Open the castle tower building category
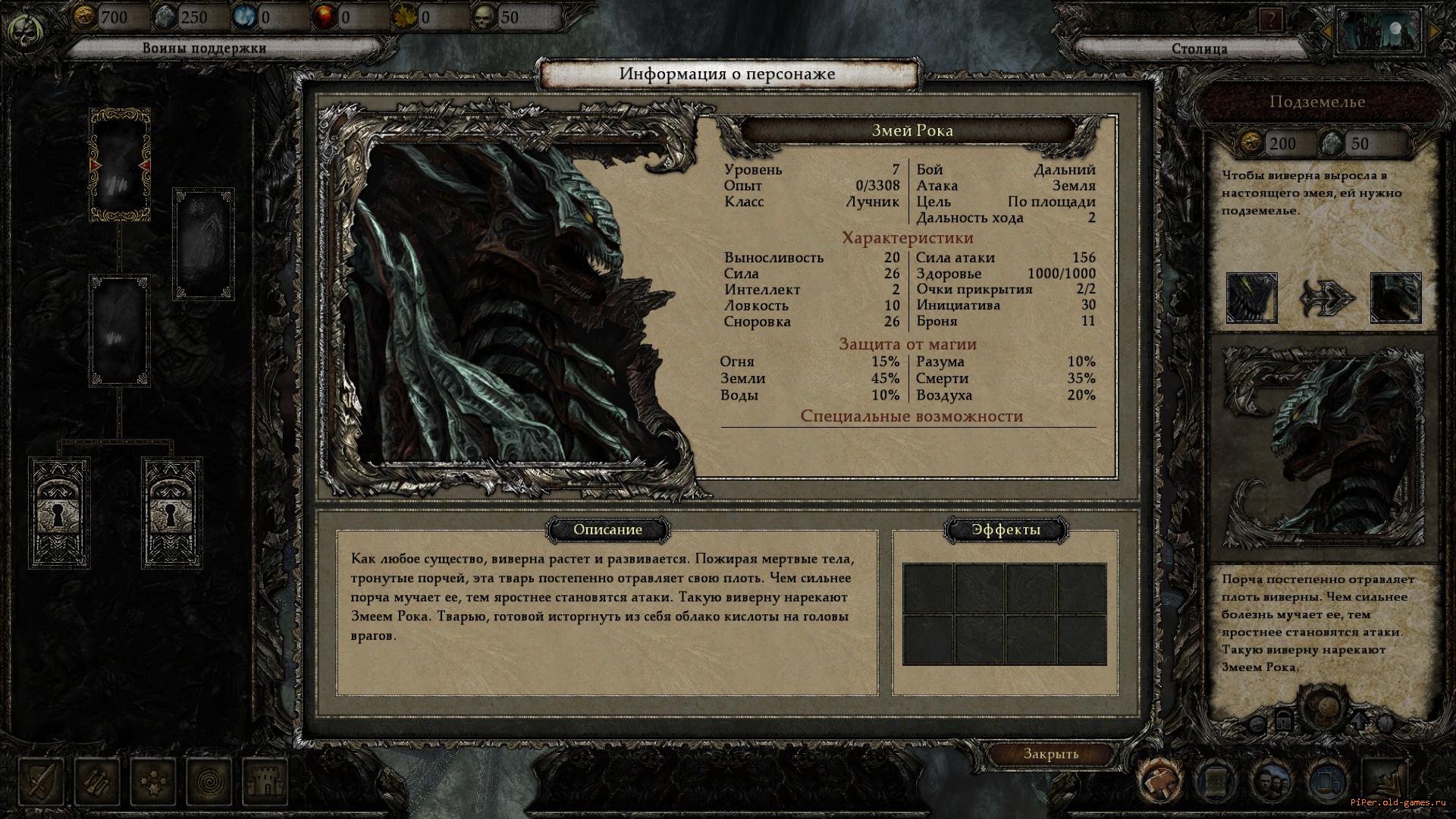The height and width of the screenshot is (819, 1456). 265,781
